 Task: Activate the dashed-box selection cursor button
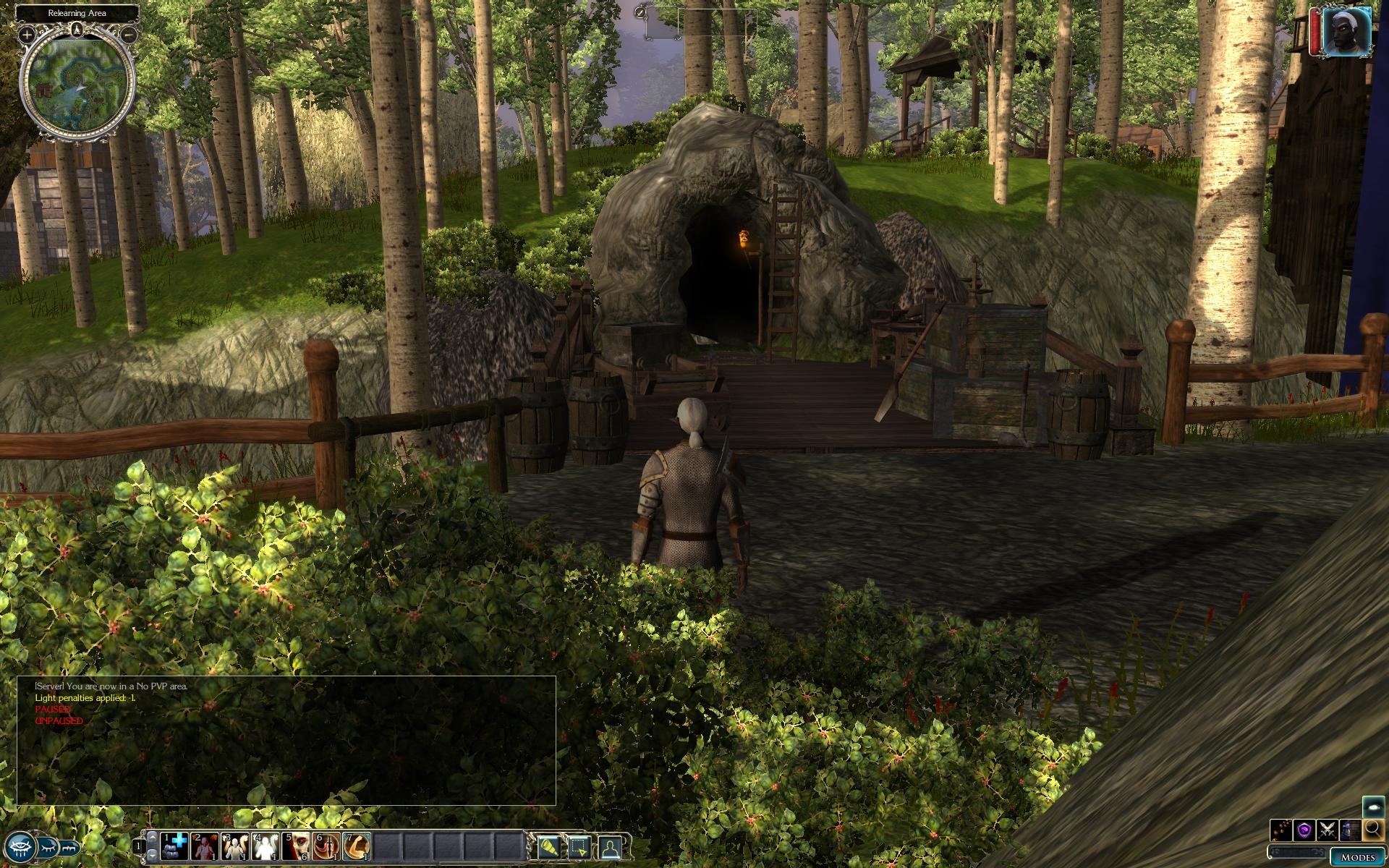click(x=579, y=846)
